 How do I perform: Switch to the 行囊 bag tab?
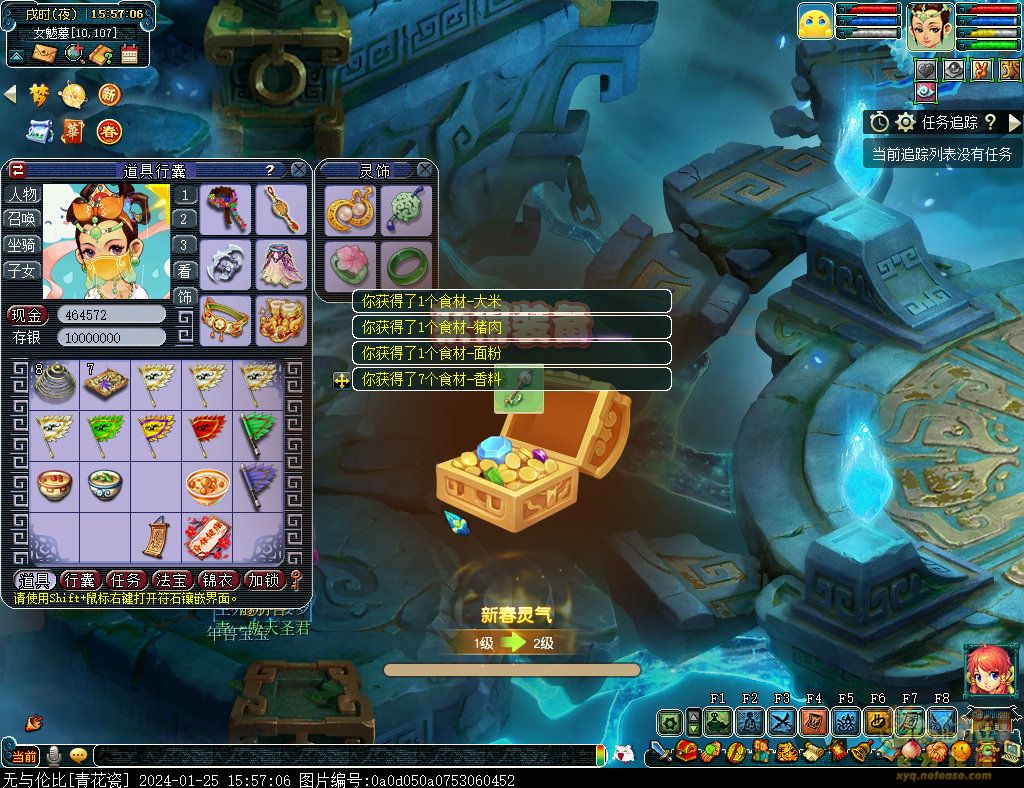(79, 580)
